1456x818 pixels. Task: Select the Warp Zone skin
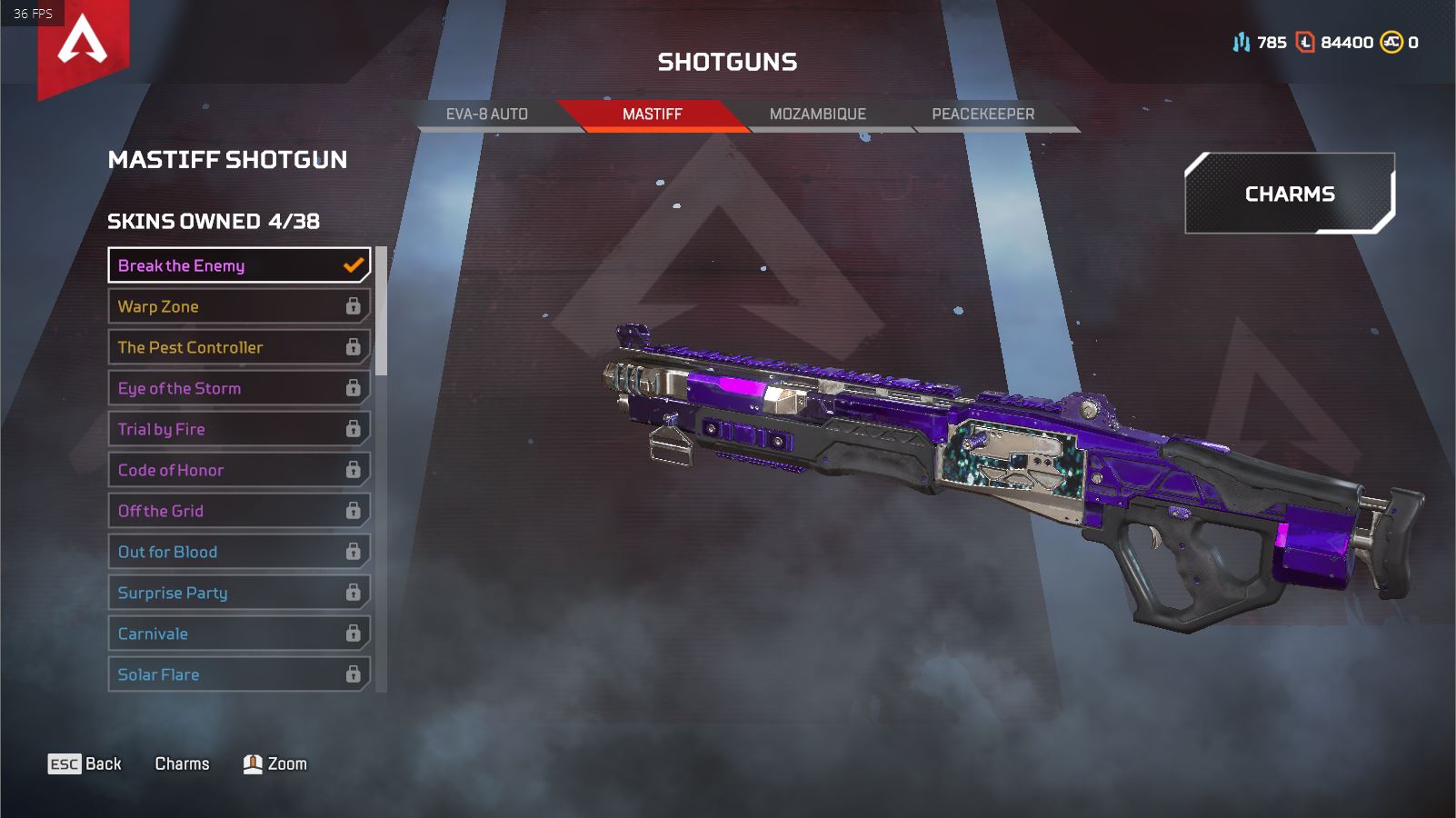(x=239, y=306)
